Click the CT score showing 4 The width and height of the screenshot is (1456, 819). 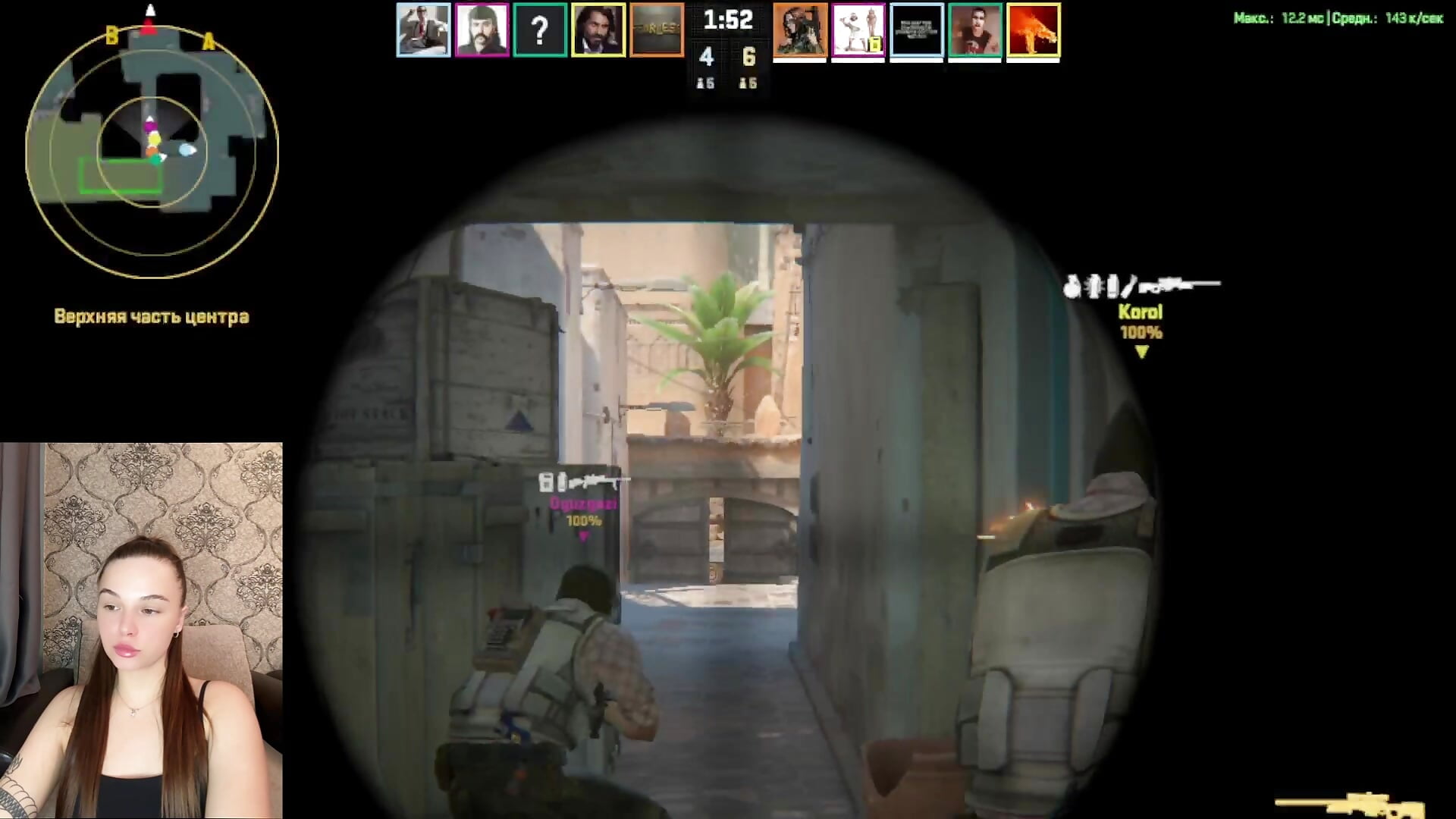(706, 57)
